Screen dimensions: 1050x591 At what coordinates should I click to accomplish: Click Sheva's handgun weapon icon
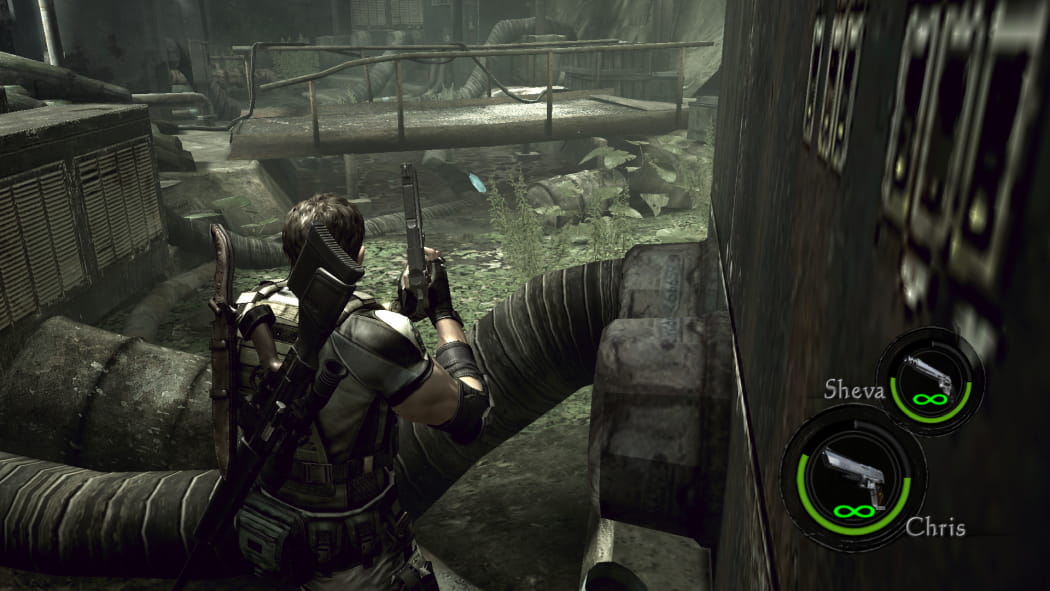pyautogui.click(x=929, y=375)
